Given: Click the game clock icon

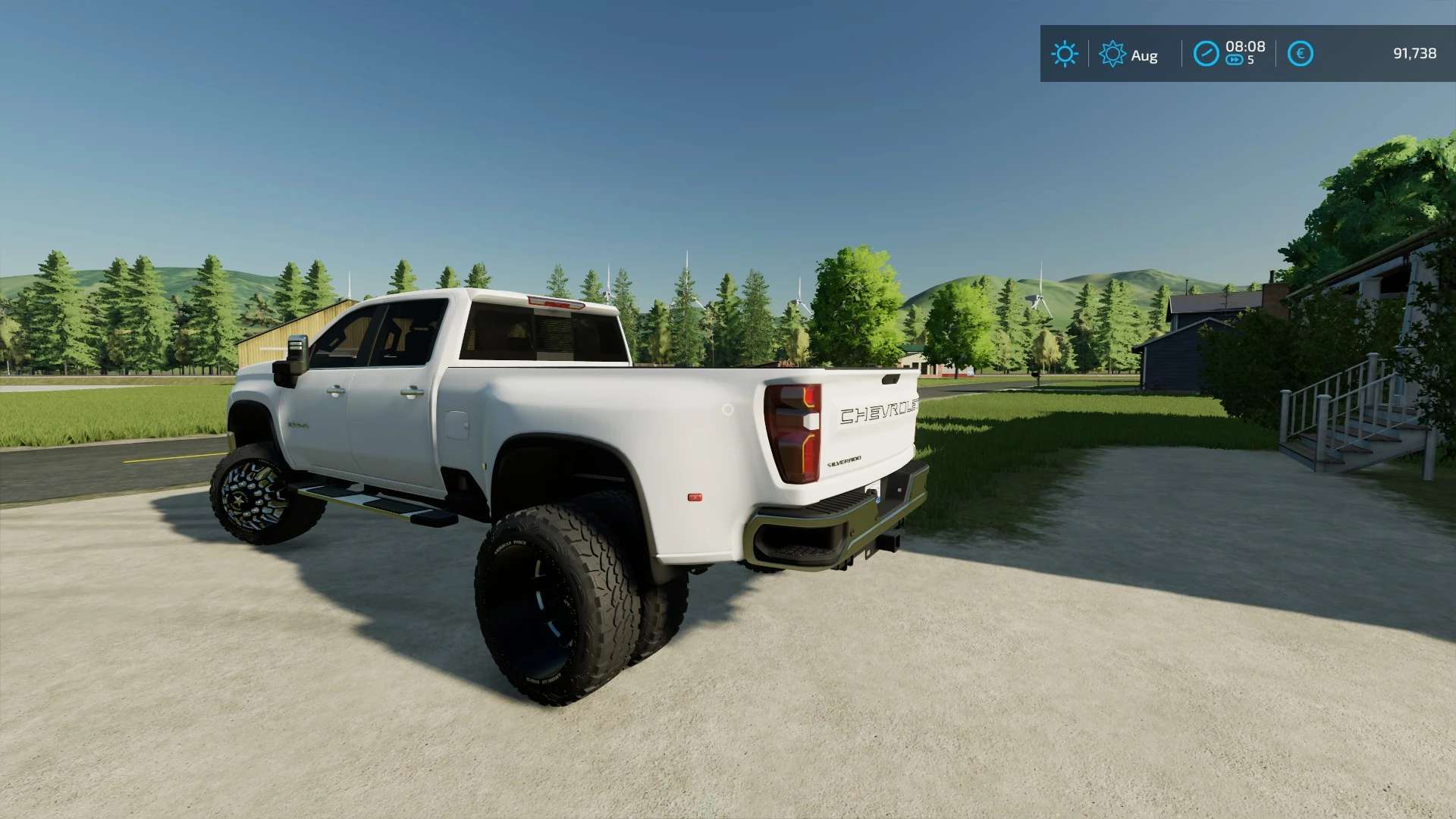Looking at the screenshot, I should (x=1206, y=54).
